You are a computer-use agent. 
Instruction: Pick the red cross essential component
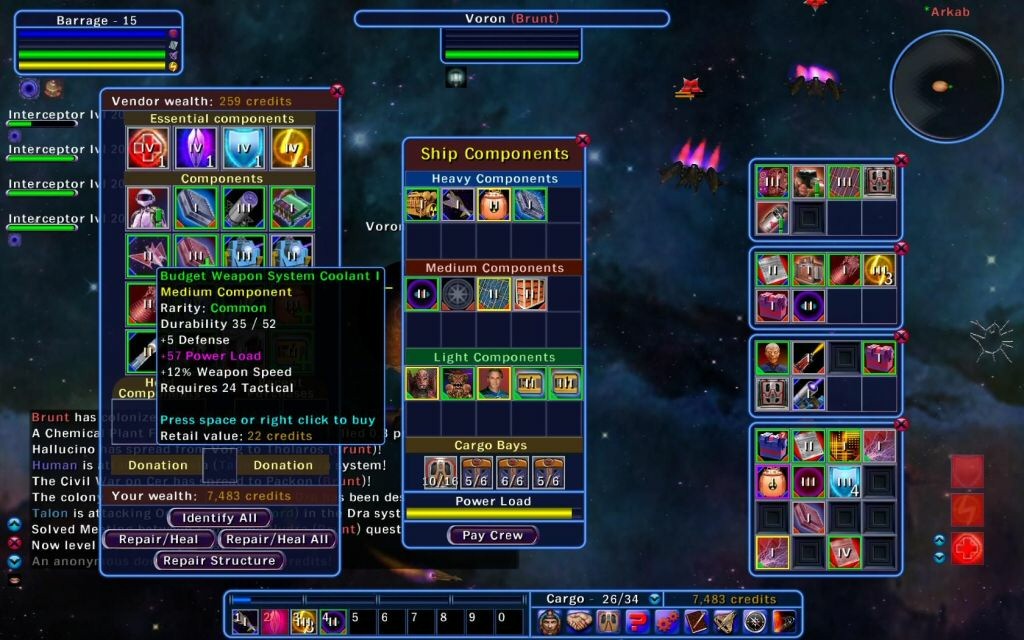tap(147, 149)
